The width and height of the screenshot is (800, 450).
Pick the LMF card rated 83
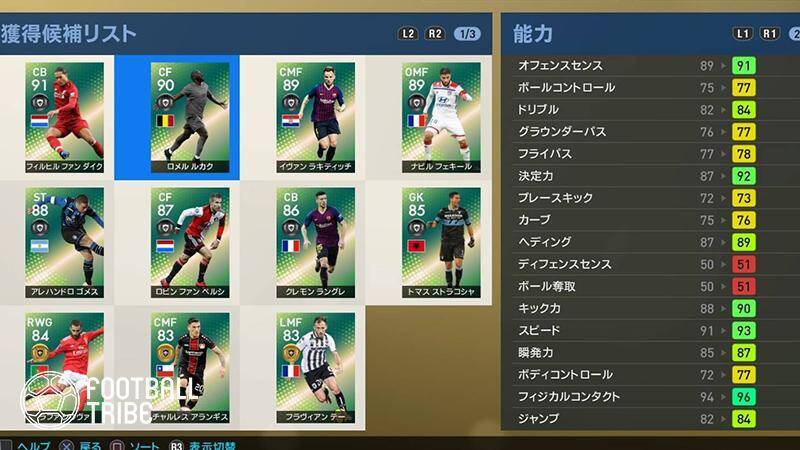pos(315,366)
